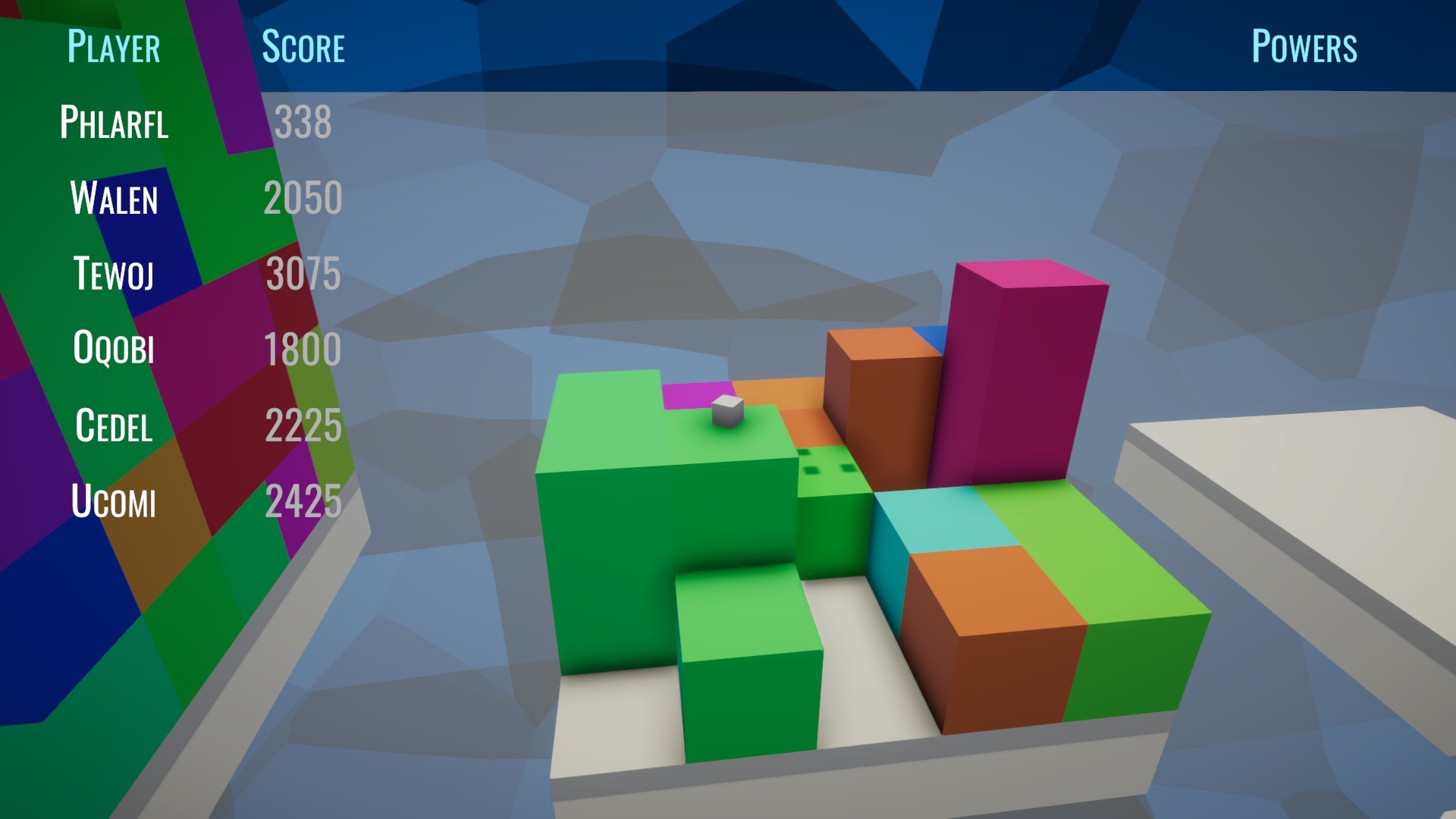
Task: Click the short green cube in front
Action: point(751,660)
